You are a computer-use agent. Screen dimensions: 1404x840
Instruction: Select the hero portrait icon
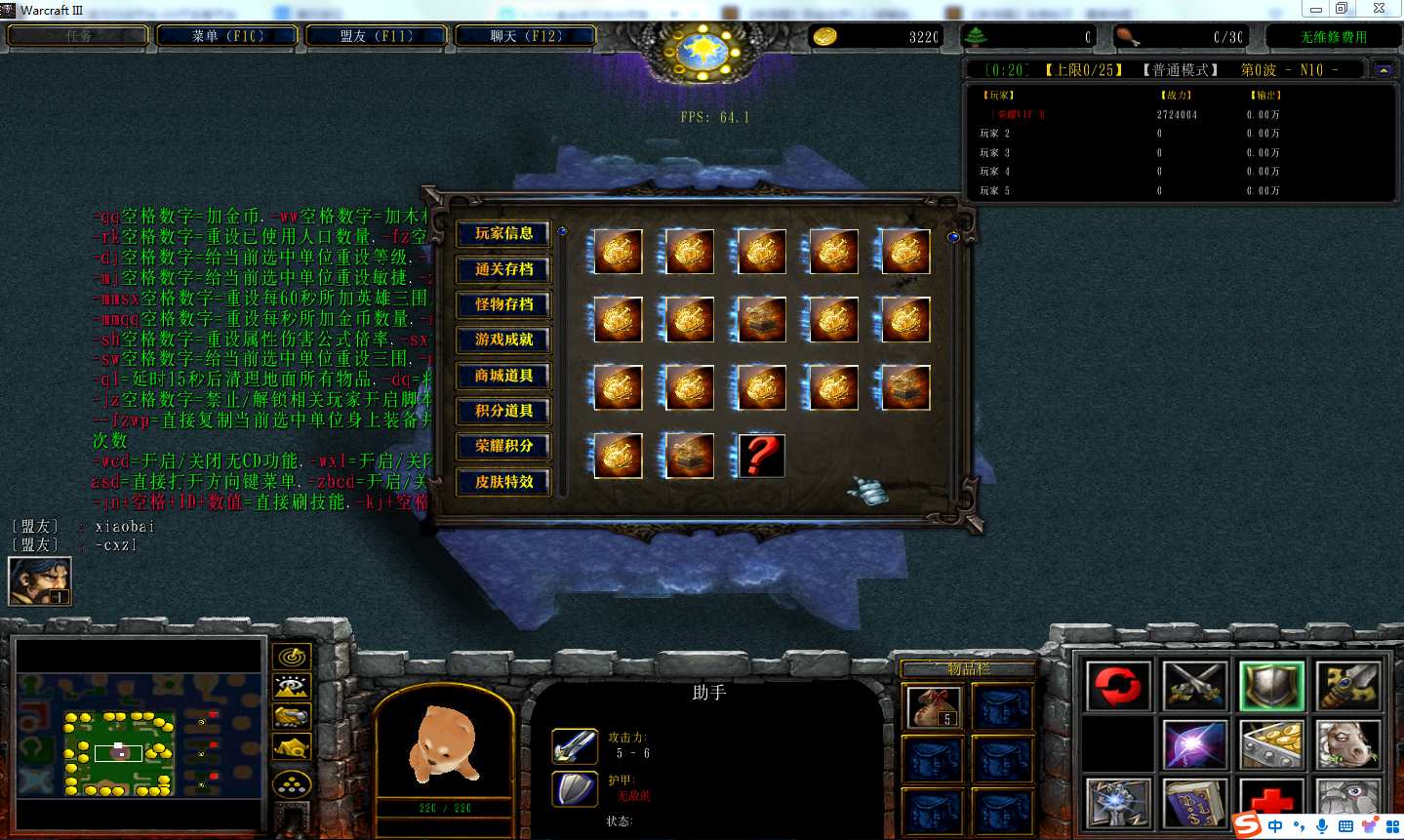(40, 581)
